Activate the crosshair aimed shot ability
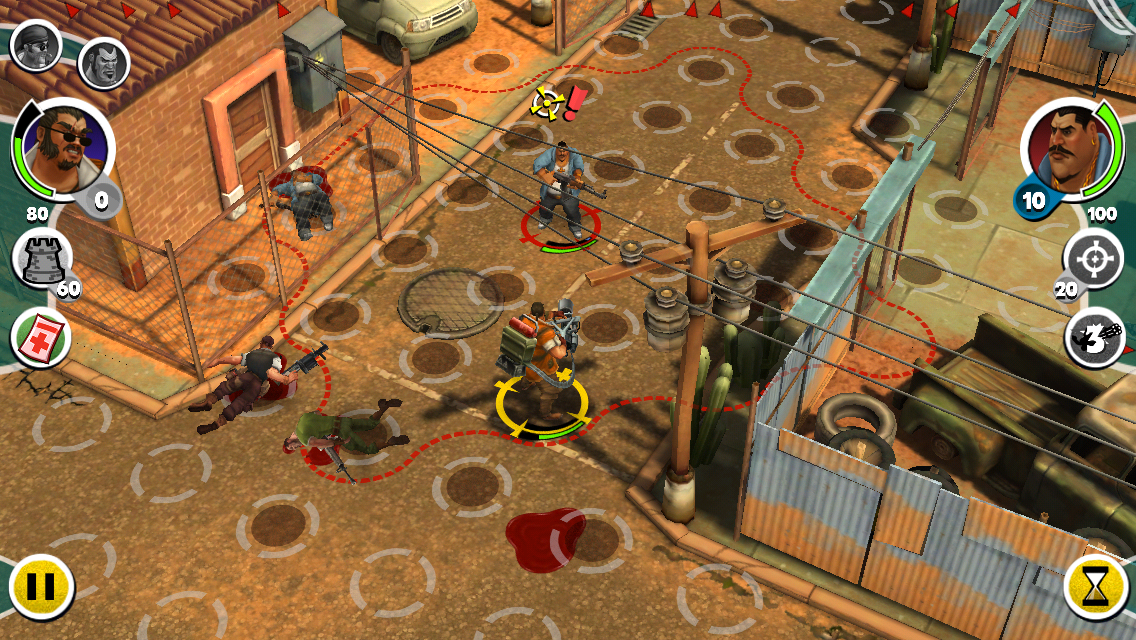Viewport: 1136px width, 640px height. pyautogui.click(x=1094, y=259)
